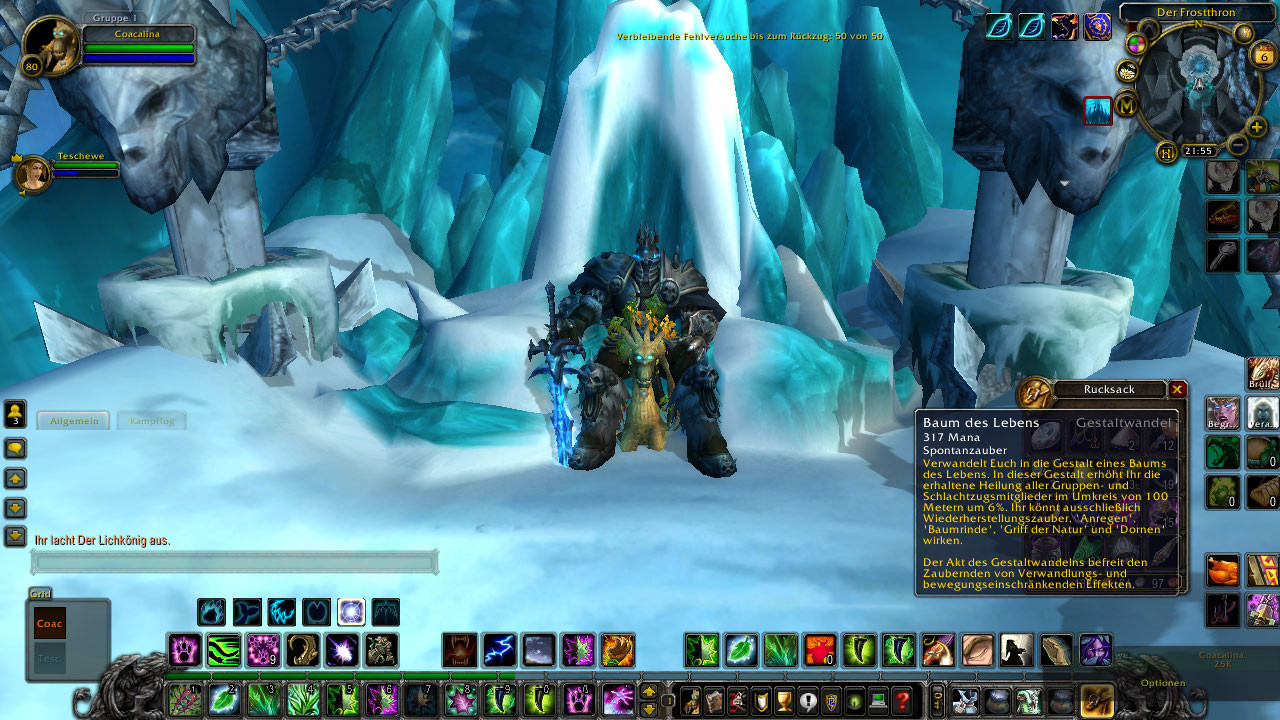
Task: Zoom out the minimap with minus button
Action: click(1237, 145)
